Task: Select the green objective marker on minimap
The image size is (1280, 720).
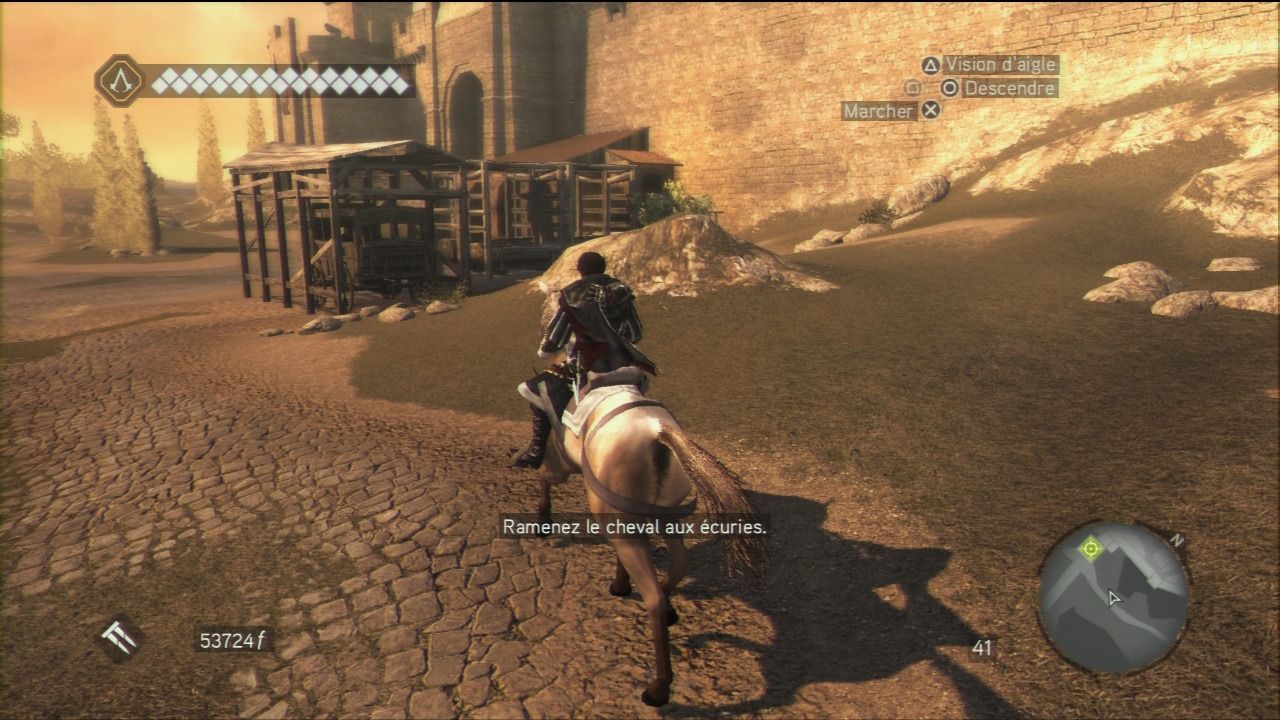Action: (1090, 547)
